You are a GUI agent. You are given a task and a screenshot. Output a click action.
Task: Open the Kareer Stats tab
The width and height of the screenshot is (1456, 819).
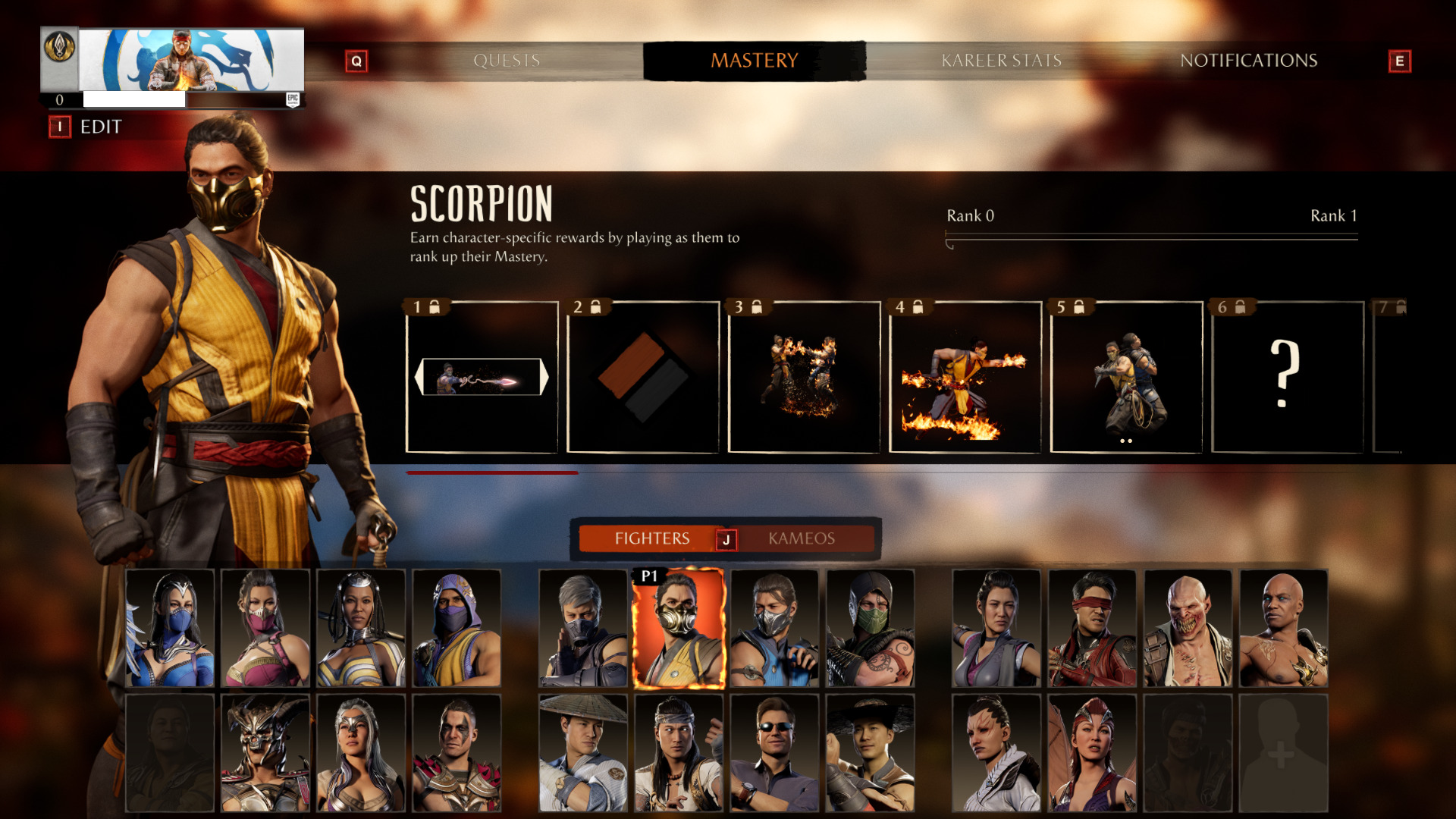(x=1001, y=61)
